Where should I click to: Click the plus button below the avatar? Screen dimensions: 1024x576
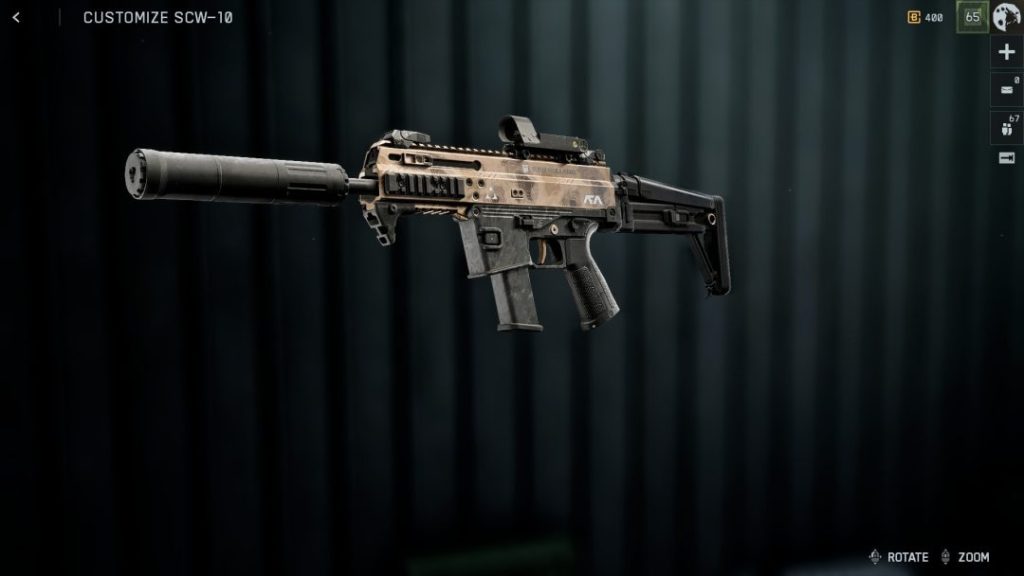point(1006,53)
